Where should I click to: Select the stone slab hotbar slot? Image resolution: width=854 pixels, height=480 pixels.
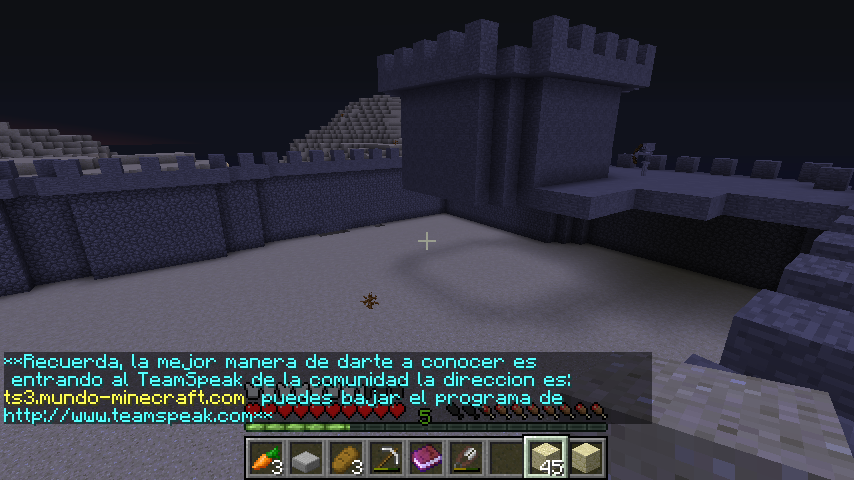305,458
